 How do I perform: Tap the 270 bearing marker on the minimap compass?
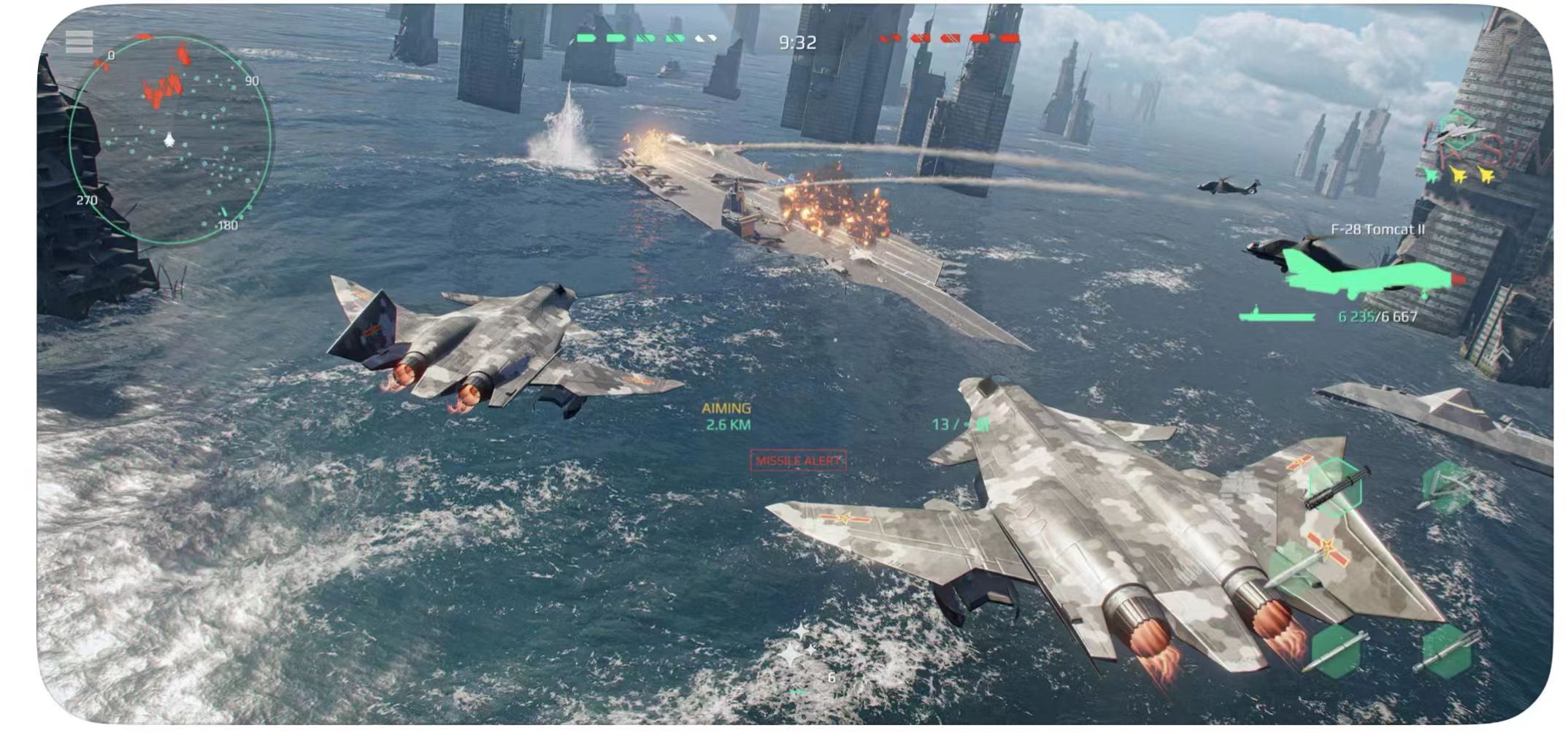pos(88,200)
